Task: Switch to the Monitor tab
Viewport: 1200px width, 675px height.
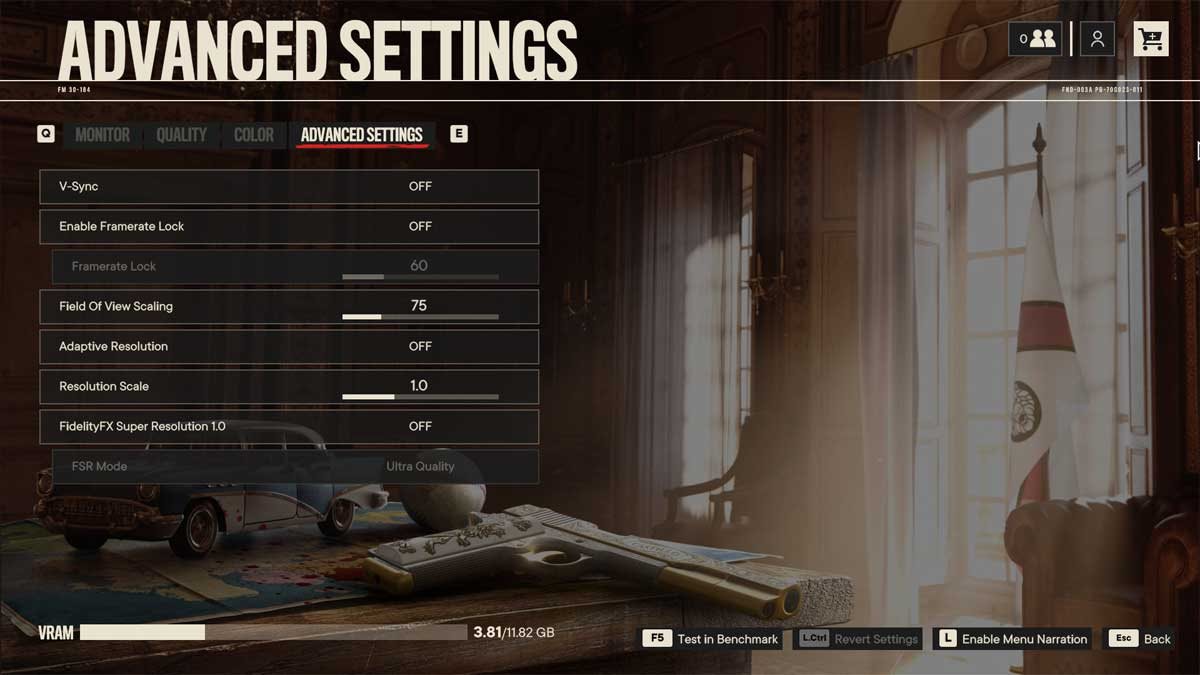Action: [102, 135]
